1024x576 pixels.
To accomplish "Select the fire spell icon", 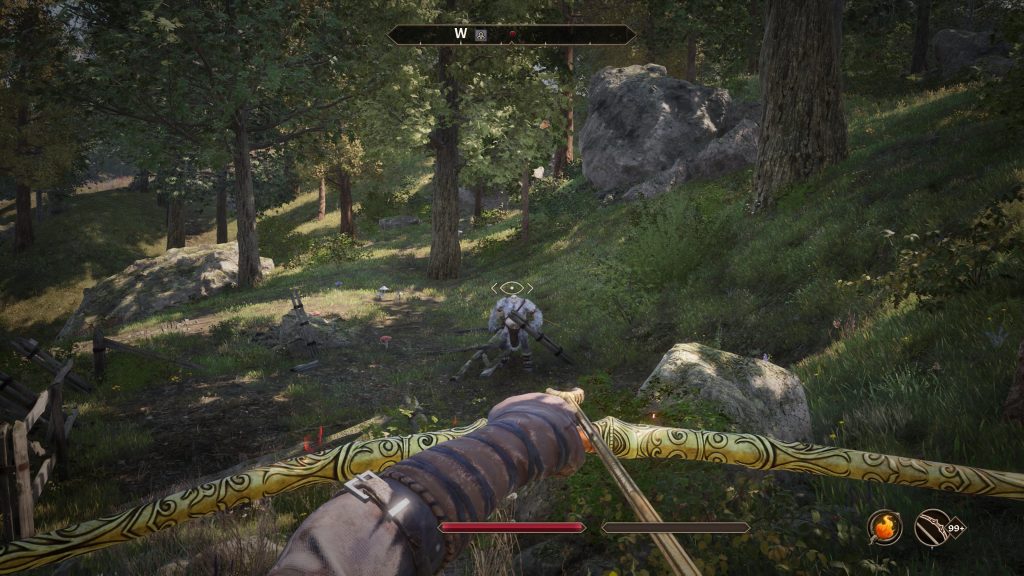I will 884,527.
